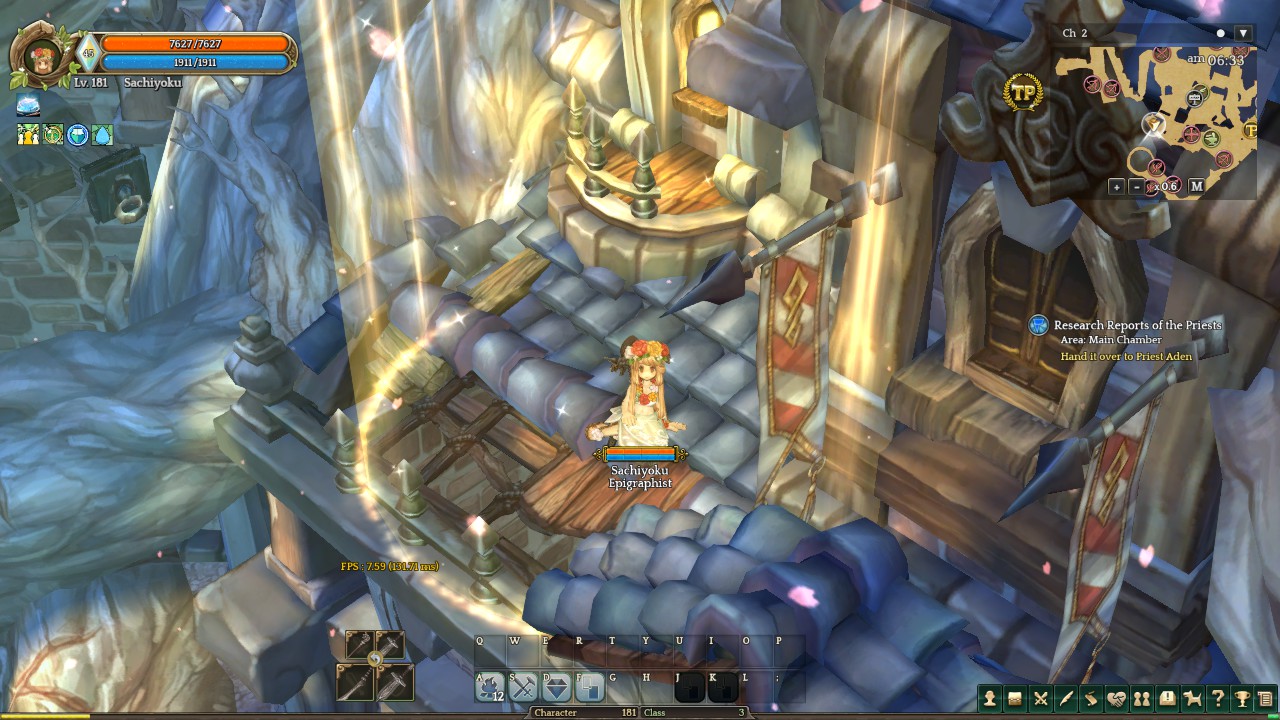The height and width of the screenshot is (720, 1280).
Task: Open the character info bust icon
Action: point(990,698)
